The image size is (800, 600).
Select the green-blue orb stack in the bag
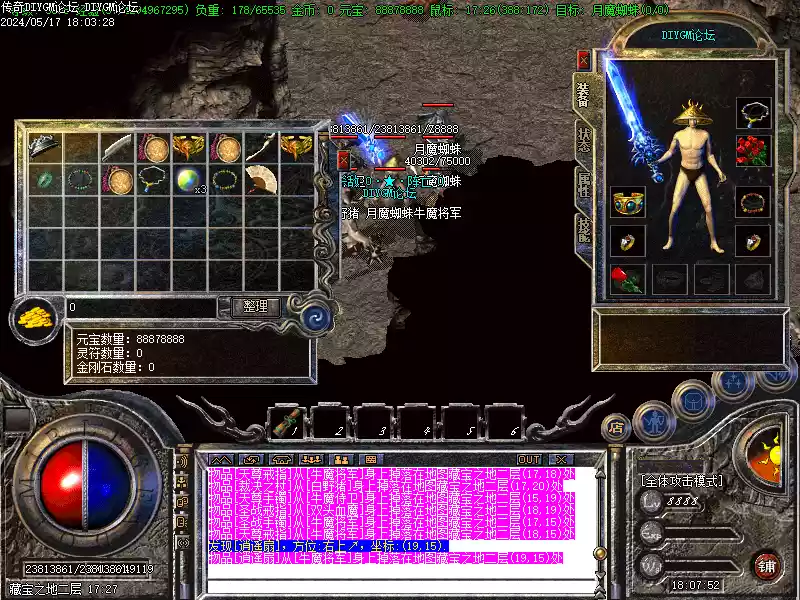click(190, 180)
